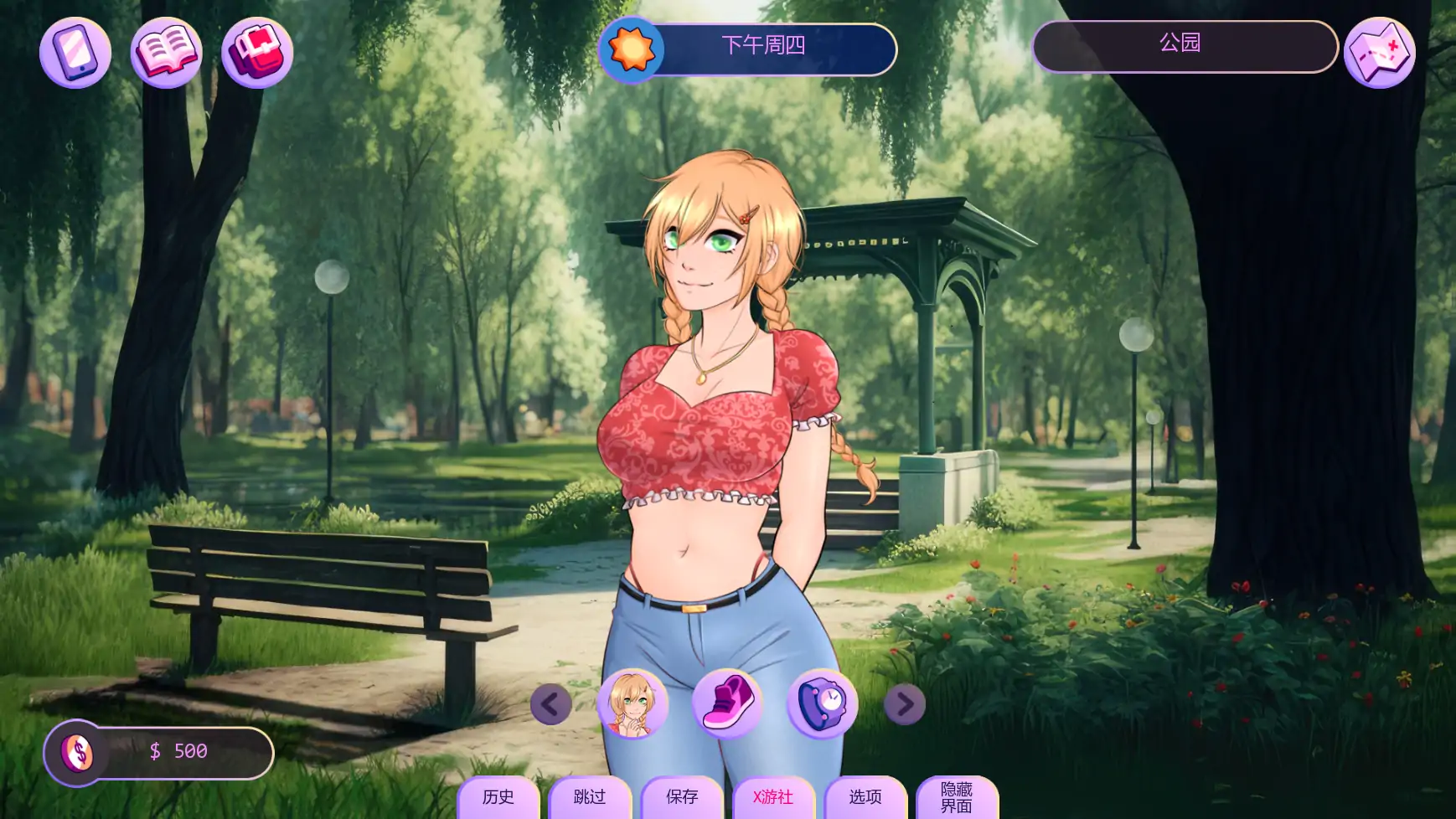
Task: Click the alarm clock wait icon
Action: pyautogui.click(x=822, y=703)
